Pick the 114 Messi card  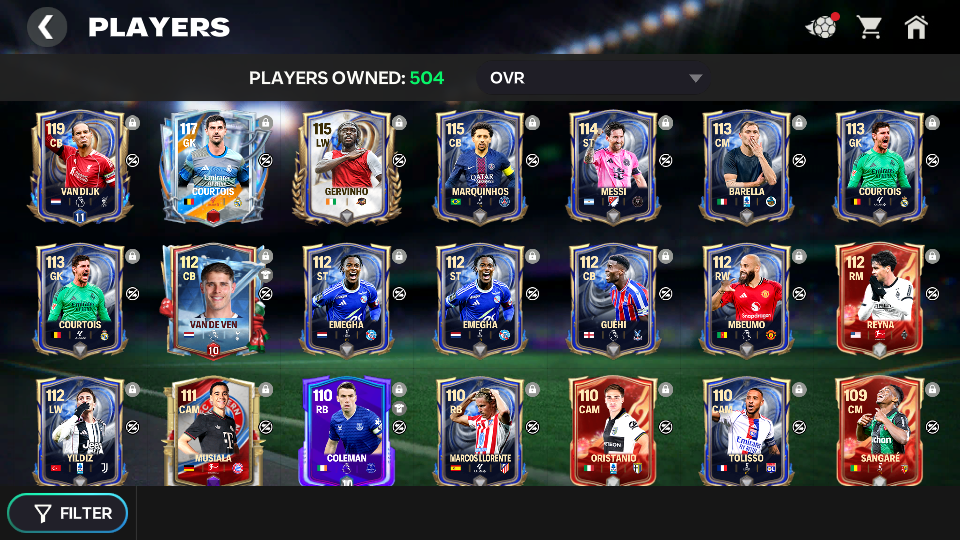[x=612, y=165]
